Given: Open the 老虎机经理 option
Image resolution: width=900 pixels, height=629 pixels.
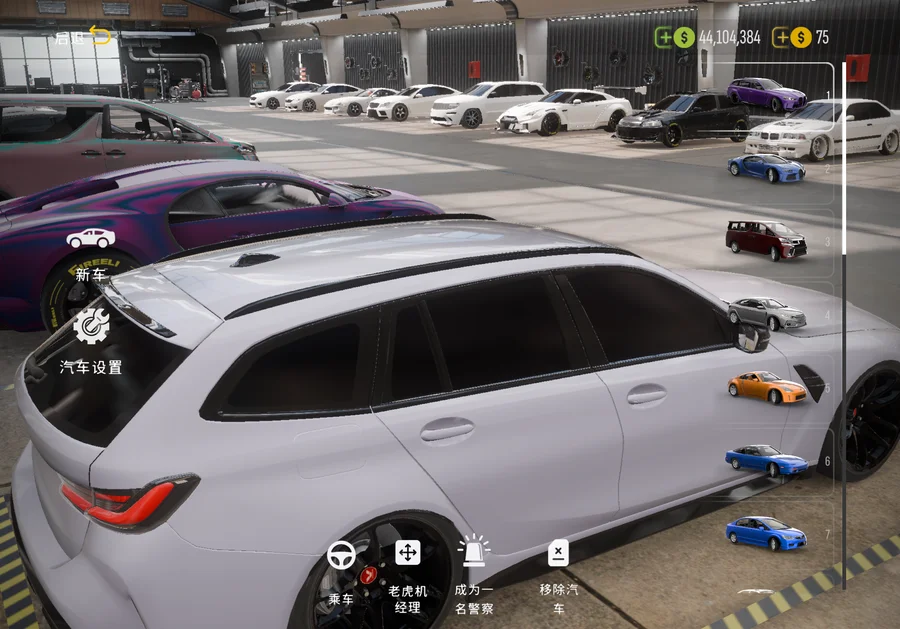Looking at the screenshot, I should tap(407, 570).
